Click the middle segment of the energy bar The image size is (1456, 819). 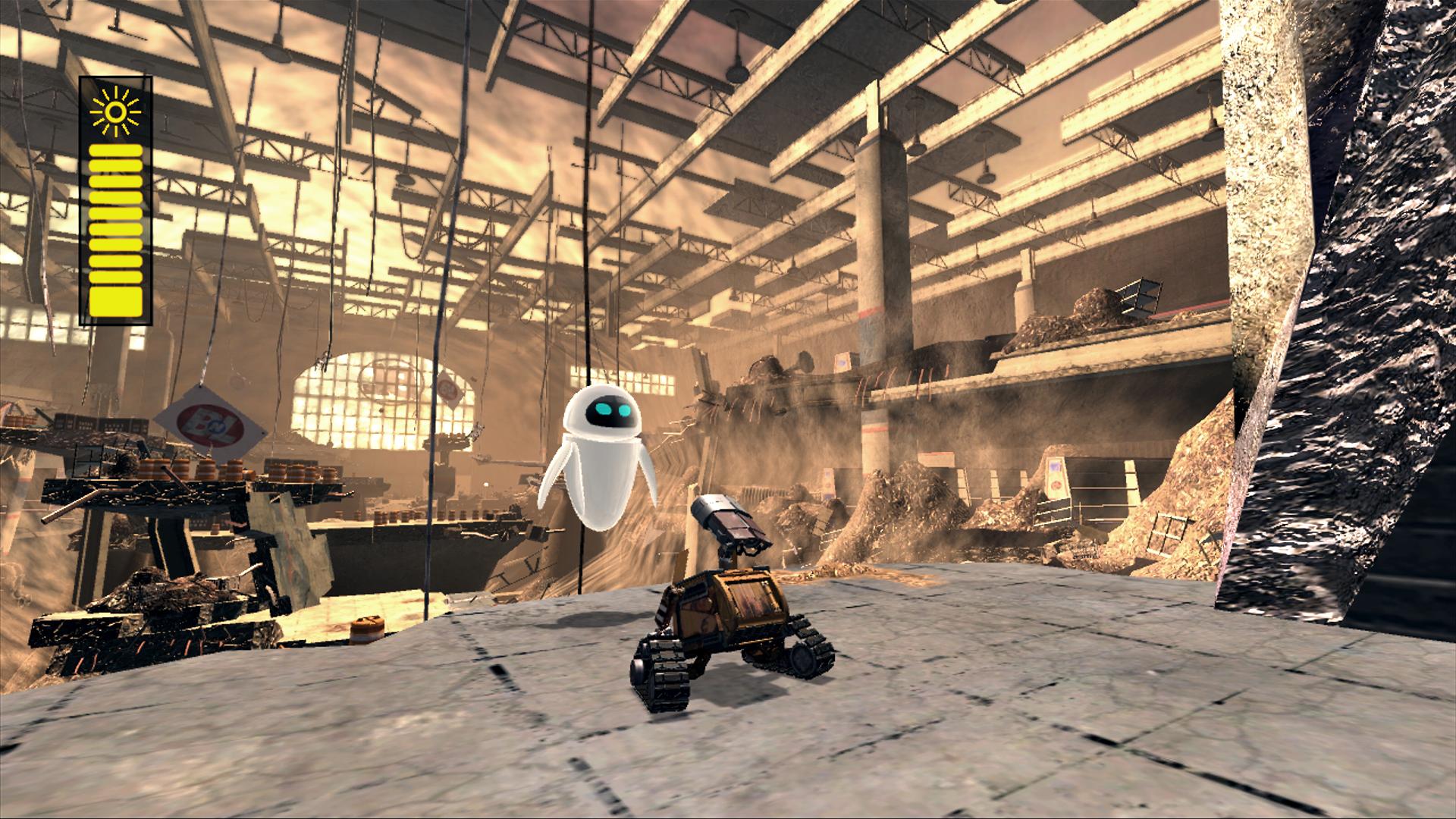pyautogui.click(x=115, y=214)
